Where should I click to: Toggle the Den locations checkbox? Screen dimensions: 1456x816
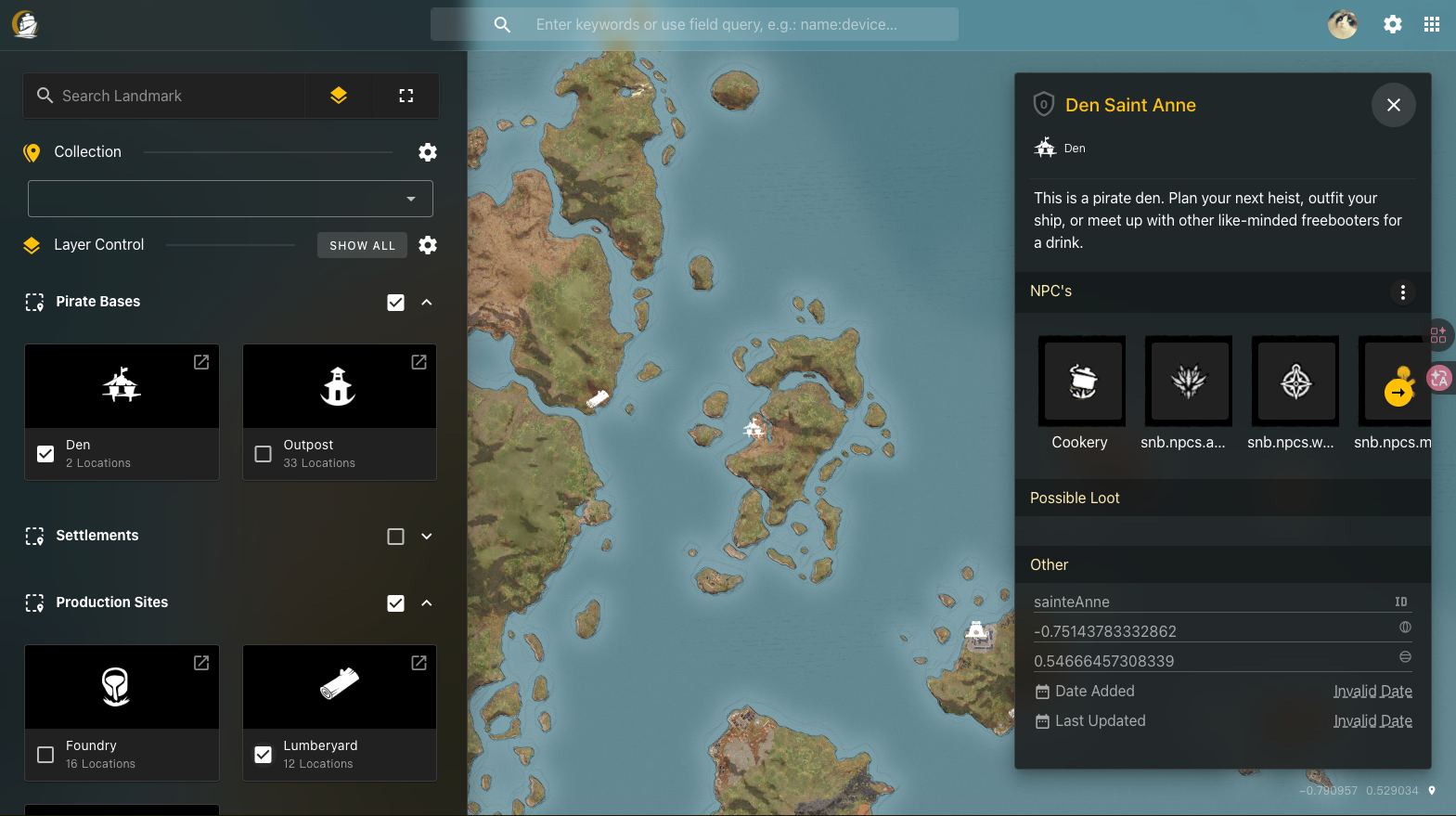[45, 454]
